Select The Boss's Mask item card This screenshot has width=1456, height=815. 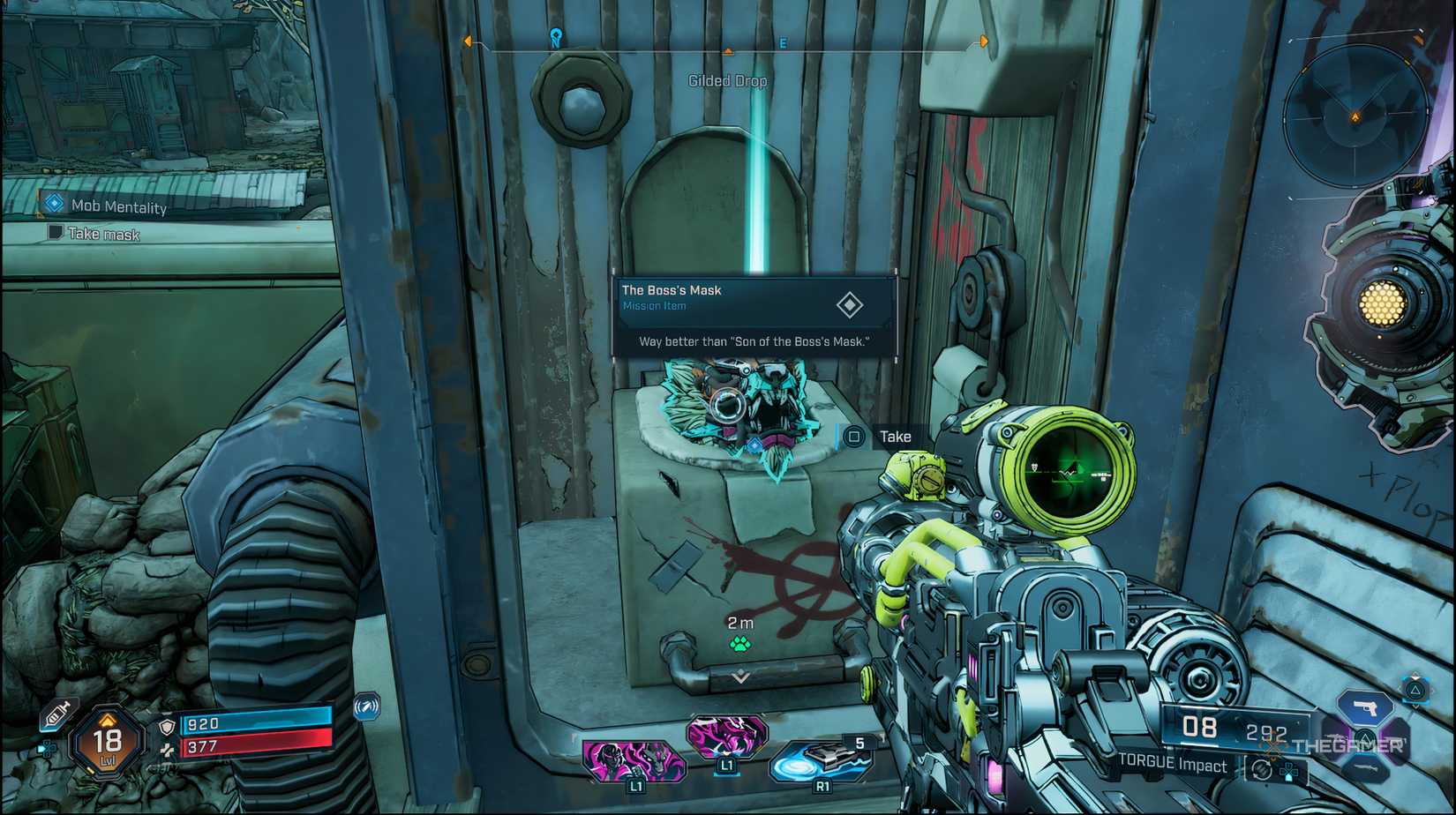(754, 317)
